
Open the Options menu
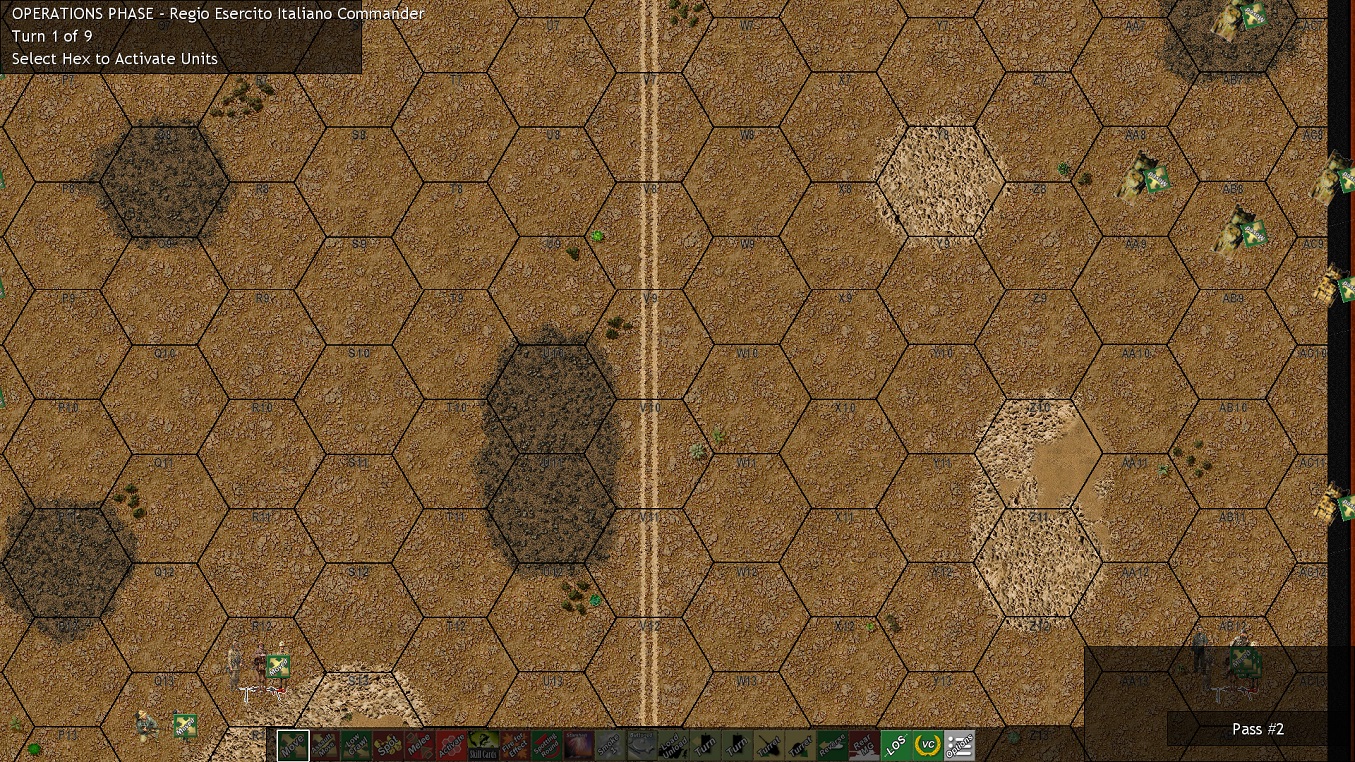click(961, 745)
